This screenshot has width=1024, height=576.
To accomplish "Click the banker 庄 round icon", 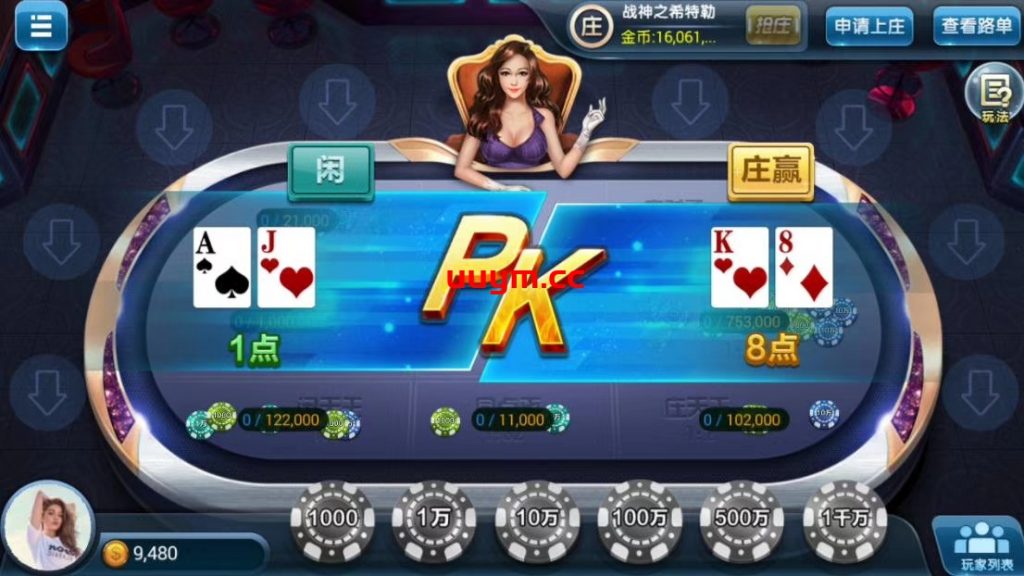I will pyautogui.click(x=593, y=27).
